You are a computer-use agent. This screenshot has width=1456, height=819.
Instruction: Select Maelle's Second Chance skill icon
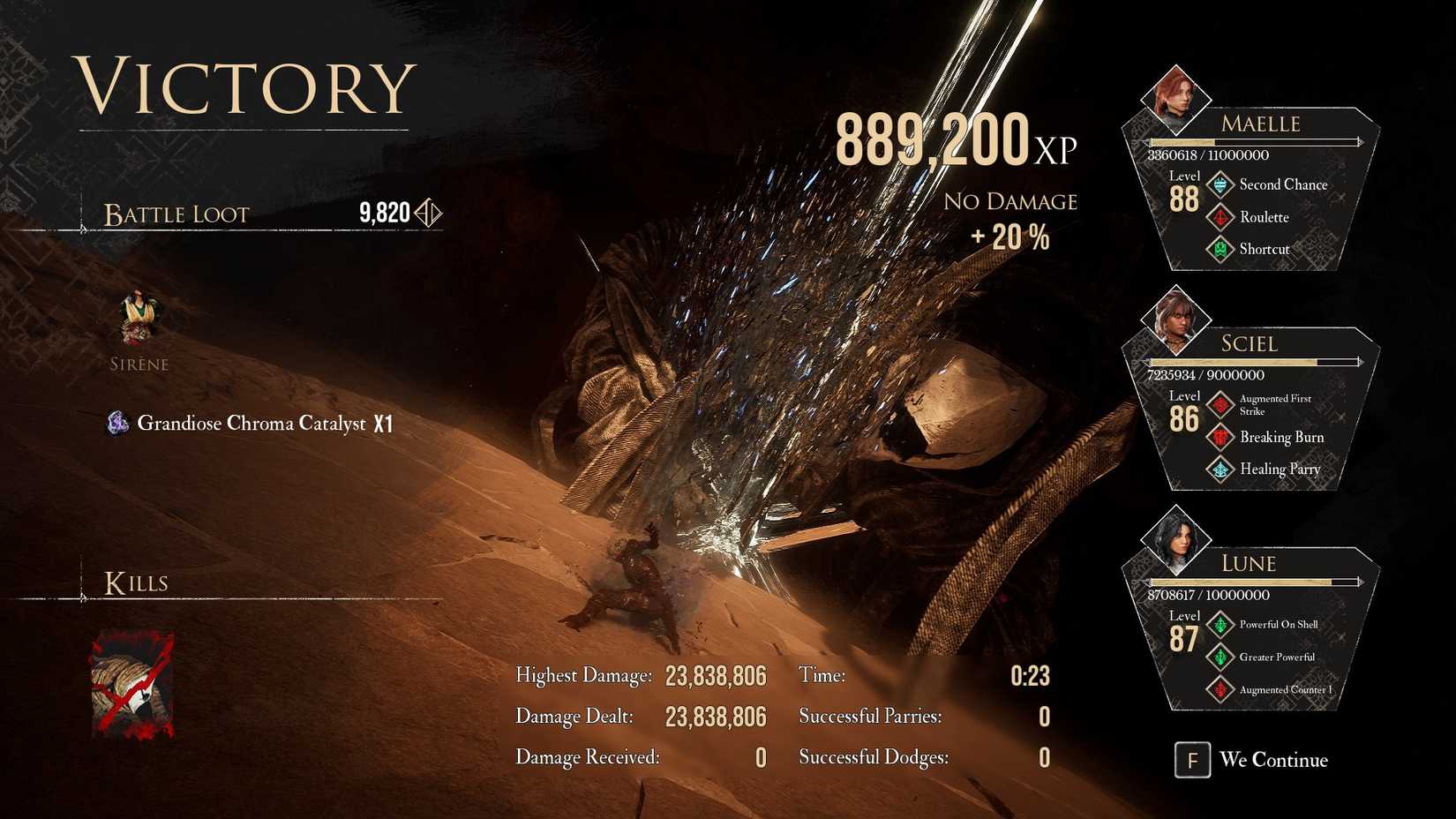pyautogui.click(x=1220, y=184)
